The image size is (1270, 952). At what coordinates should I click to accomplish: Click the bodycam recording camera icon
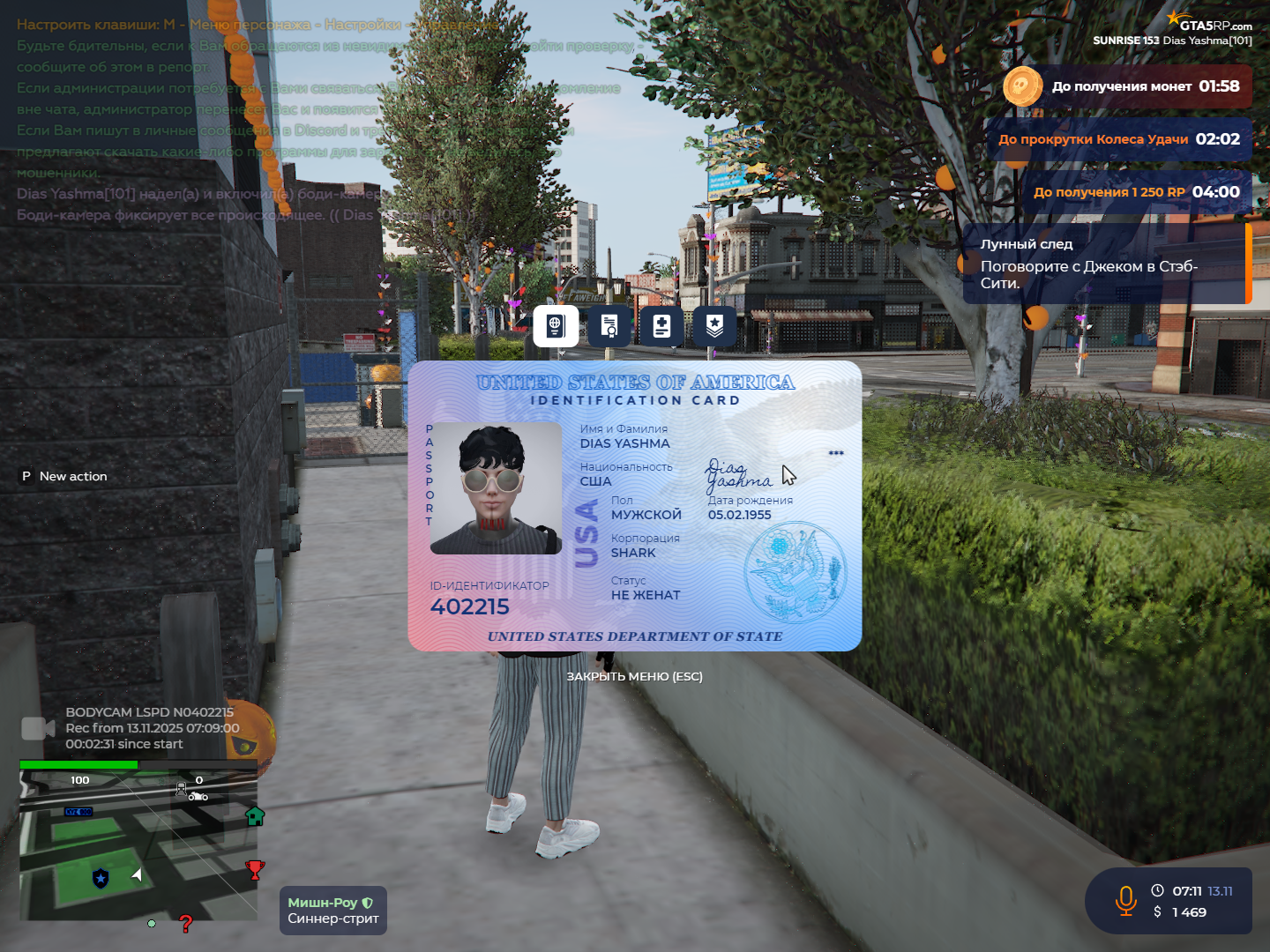[38, 728]
